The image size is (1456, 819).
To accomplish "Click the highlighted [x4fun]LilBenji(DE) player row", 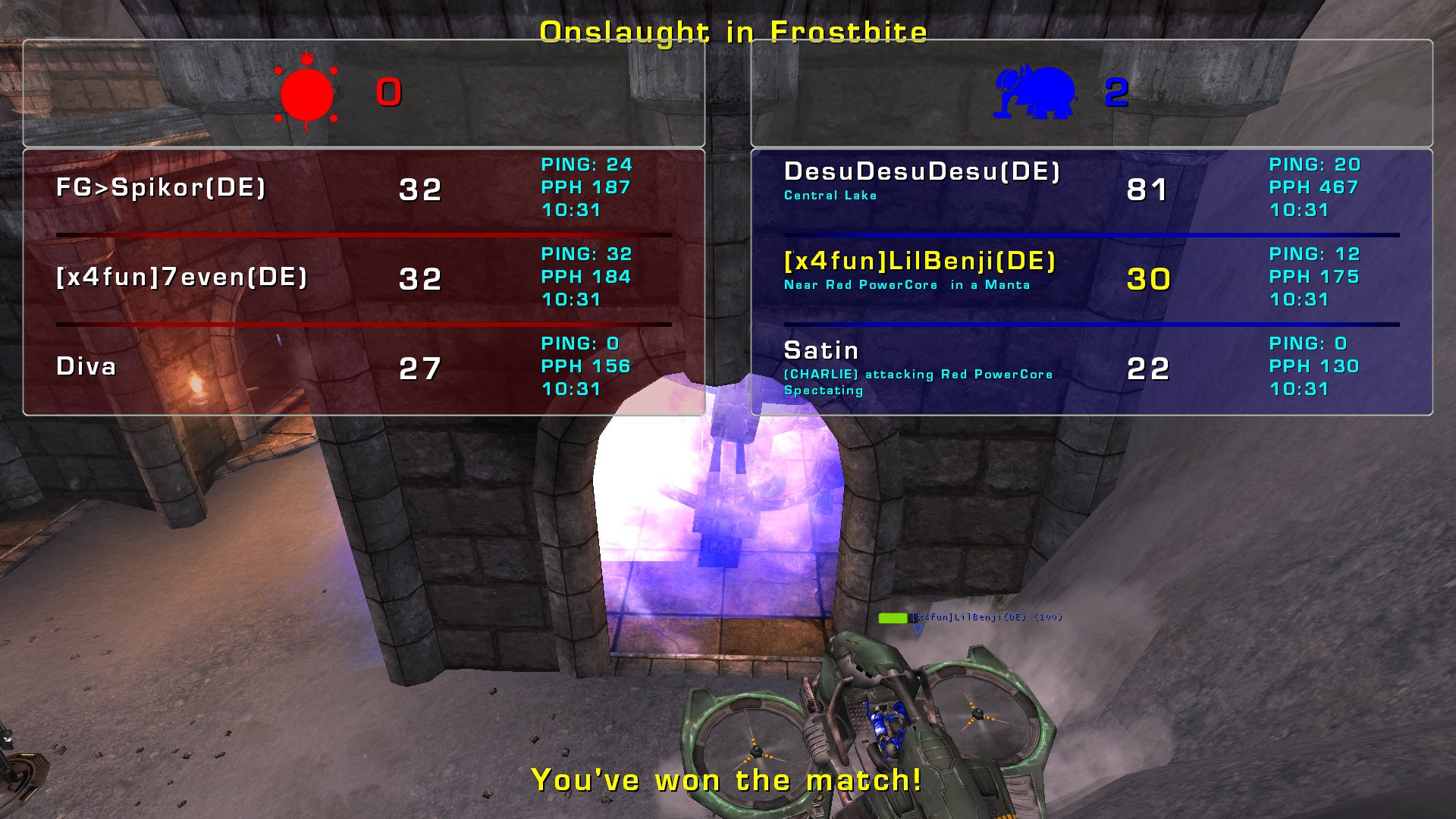I will 919,262.
